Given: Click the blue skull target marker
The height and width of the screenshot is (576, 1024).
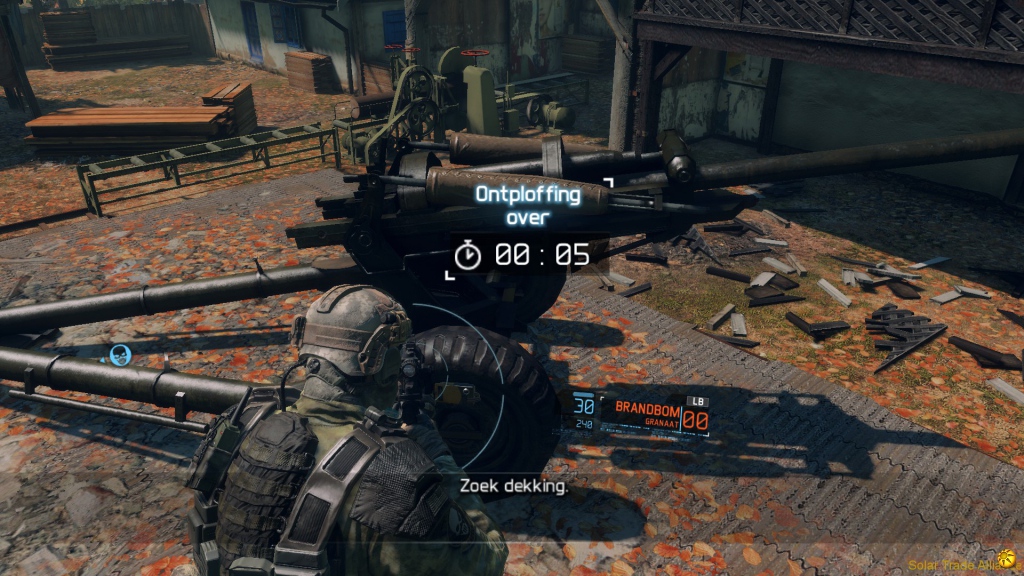Looking at the screenshot, I should pos(120,354).
